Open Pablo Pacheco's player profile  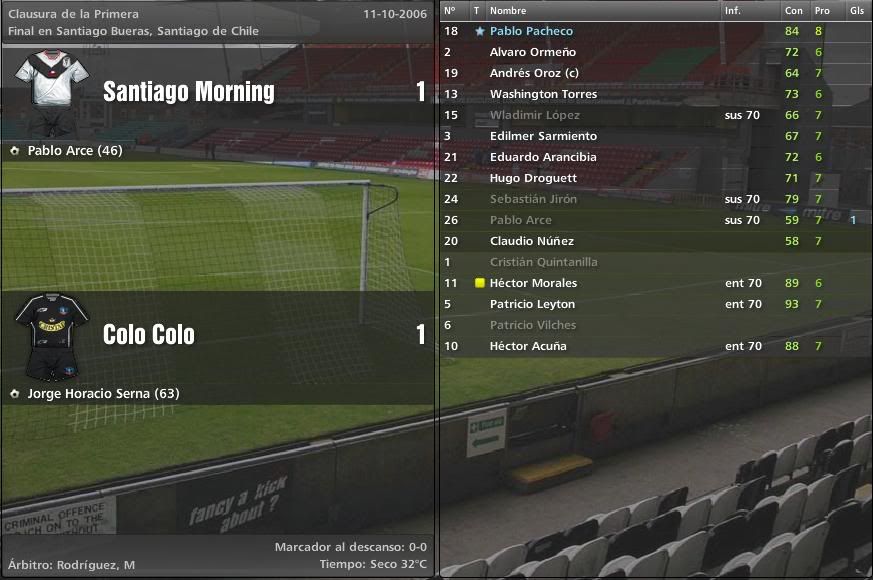coord(531,31)
